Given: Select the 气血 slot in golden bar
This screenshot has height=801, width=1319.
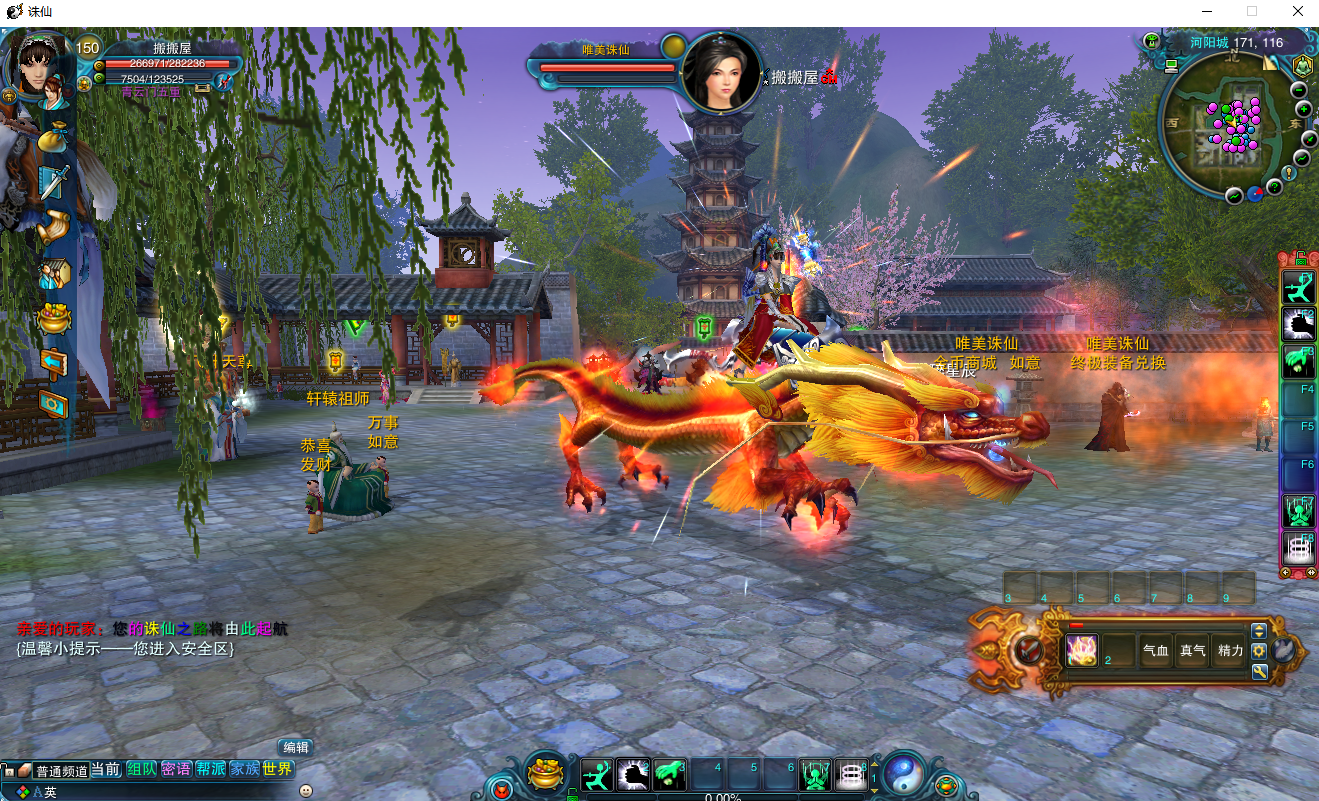Looking at the screenshot, I should (1155, 650).
